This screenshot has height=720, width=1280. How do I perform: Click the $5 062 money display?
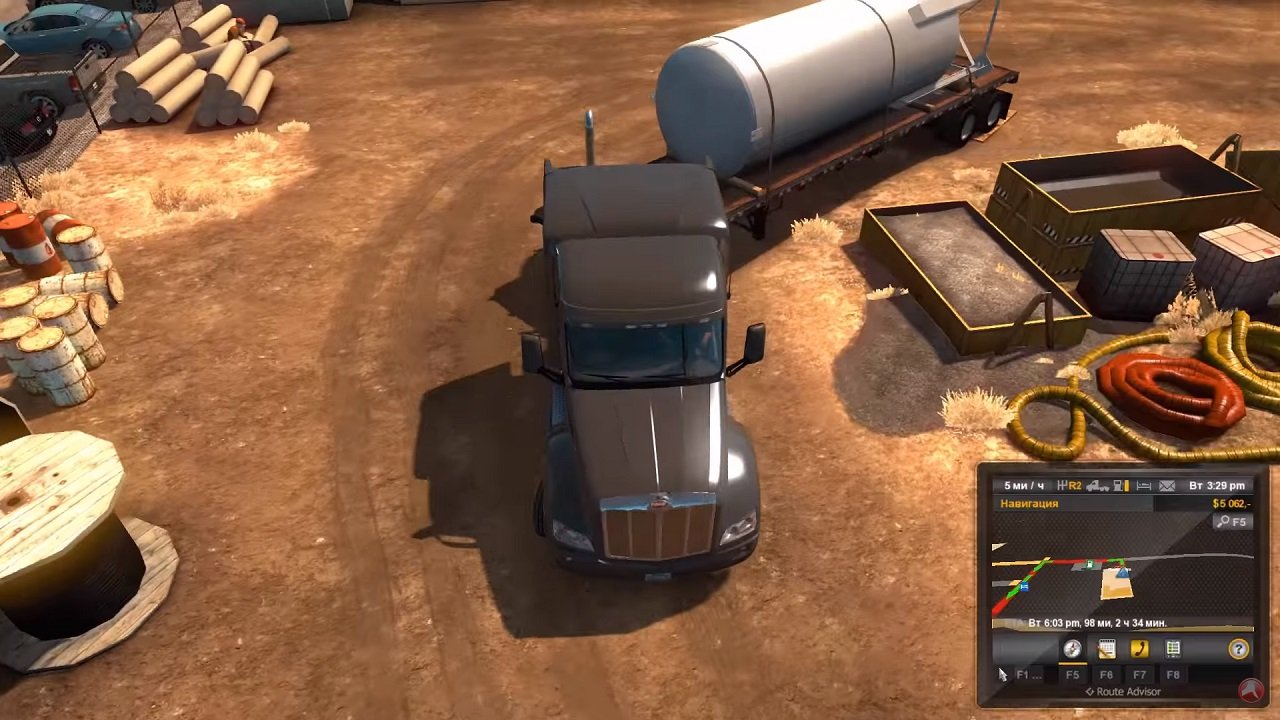tap(1232, 502)
